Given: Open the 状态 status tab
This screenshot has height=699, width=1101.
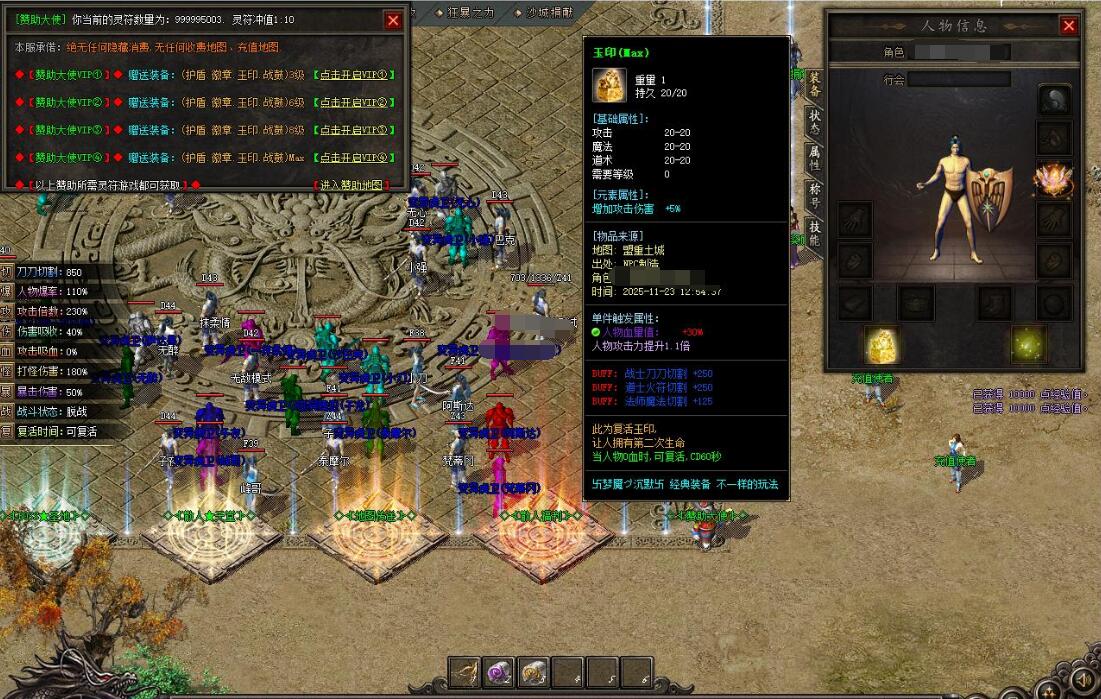Looking at the screenshot, I should coord(815,121).
